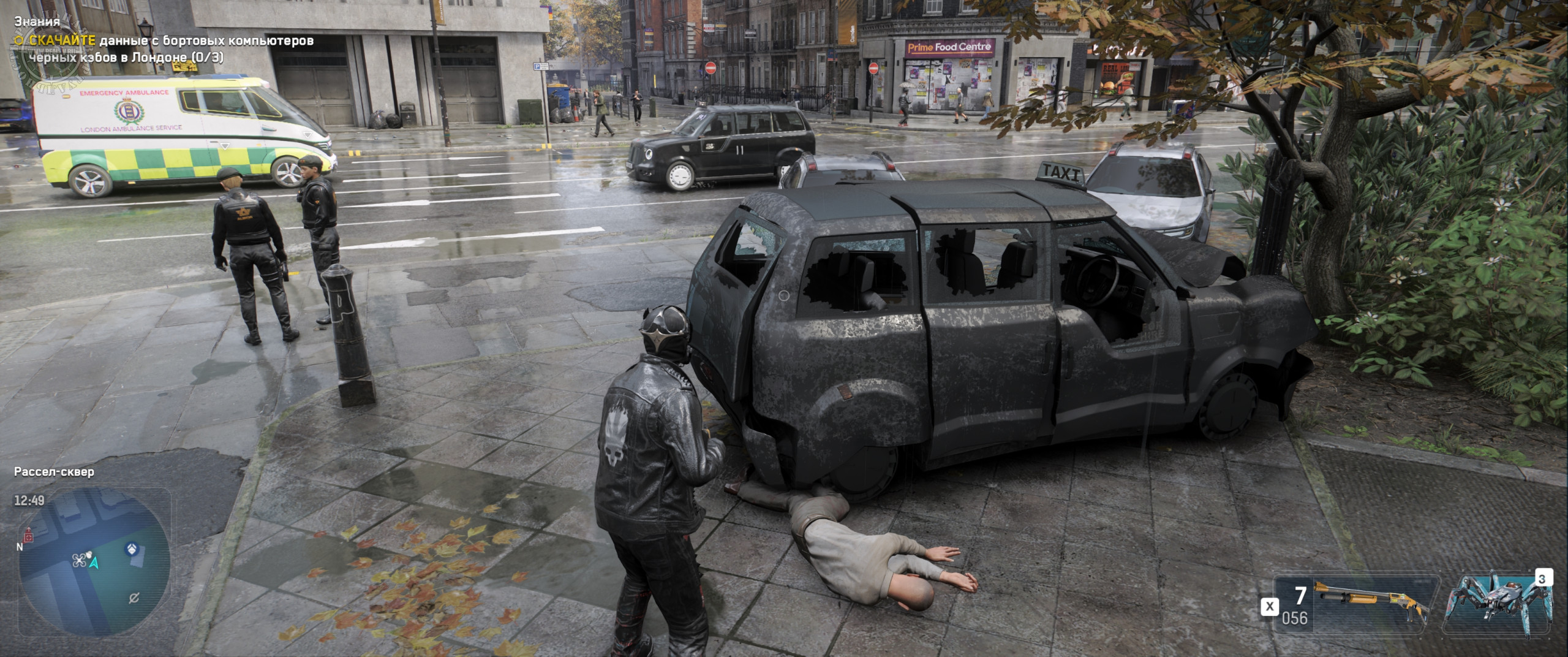Select the drone marker on the minimap
1568x657 pixels.
pos(79,560)
